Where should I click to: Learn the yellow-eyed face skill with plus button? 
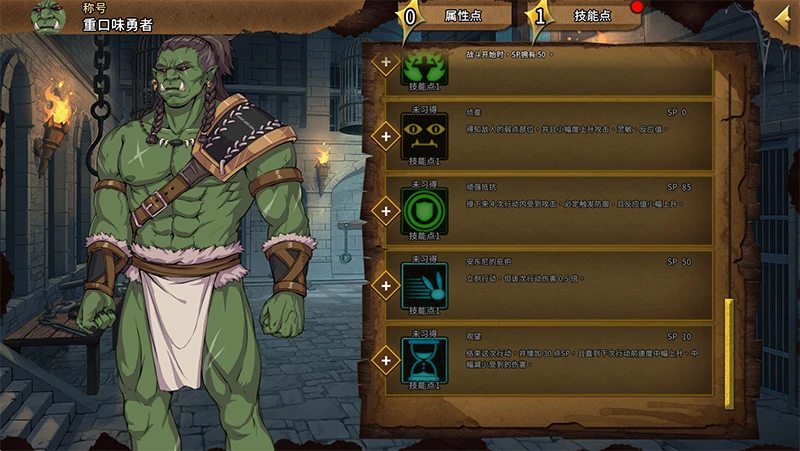(384, 135)
